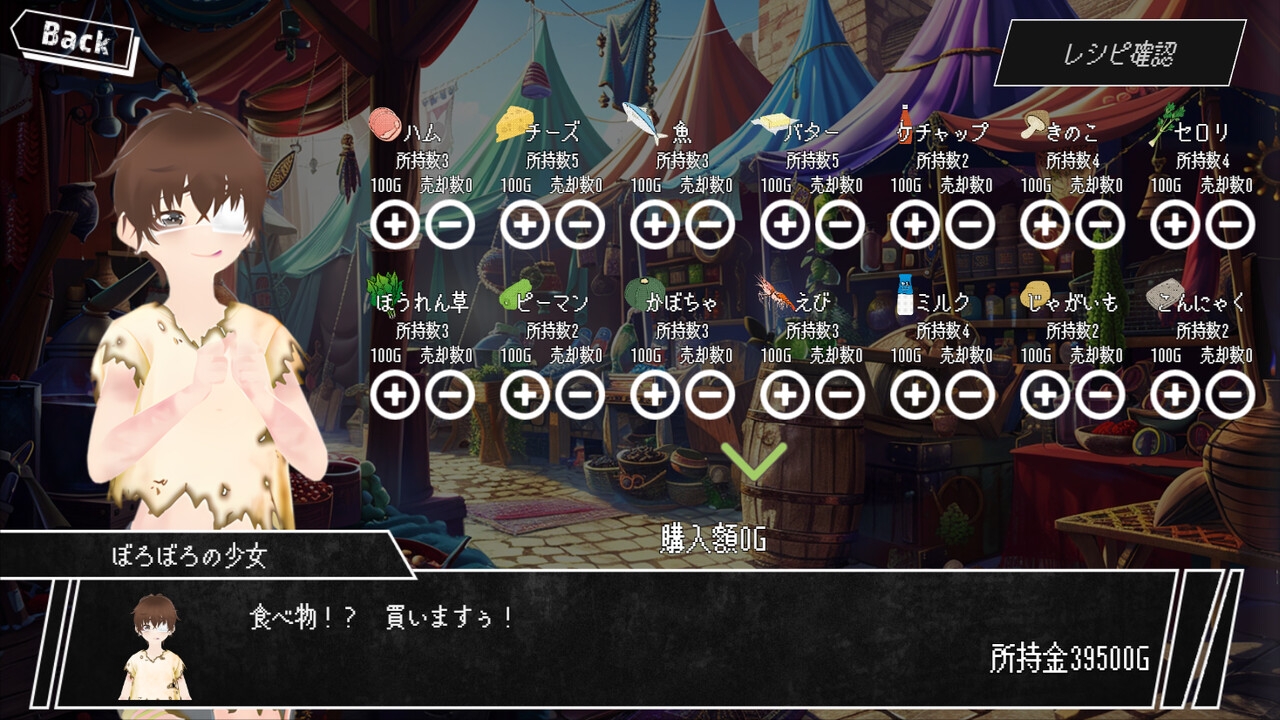Open the レシピ確認 recipe check
1280x720 pixels.
tap(1119, 53)
